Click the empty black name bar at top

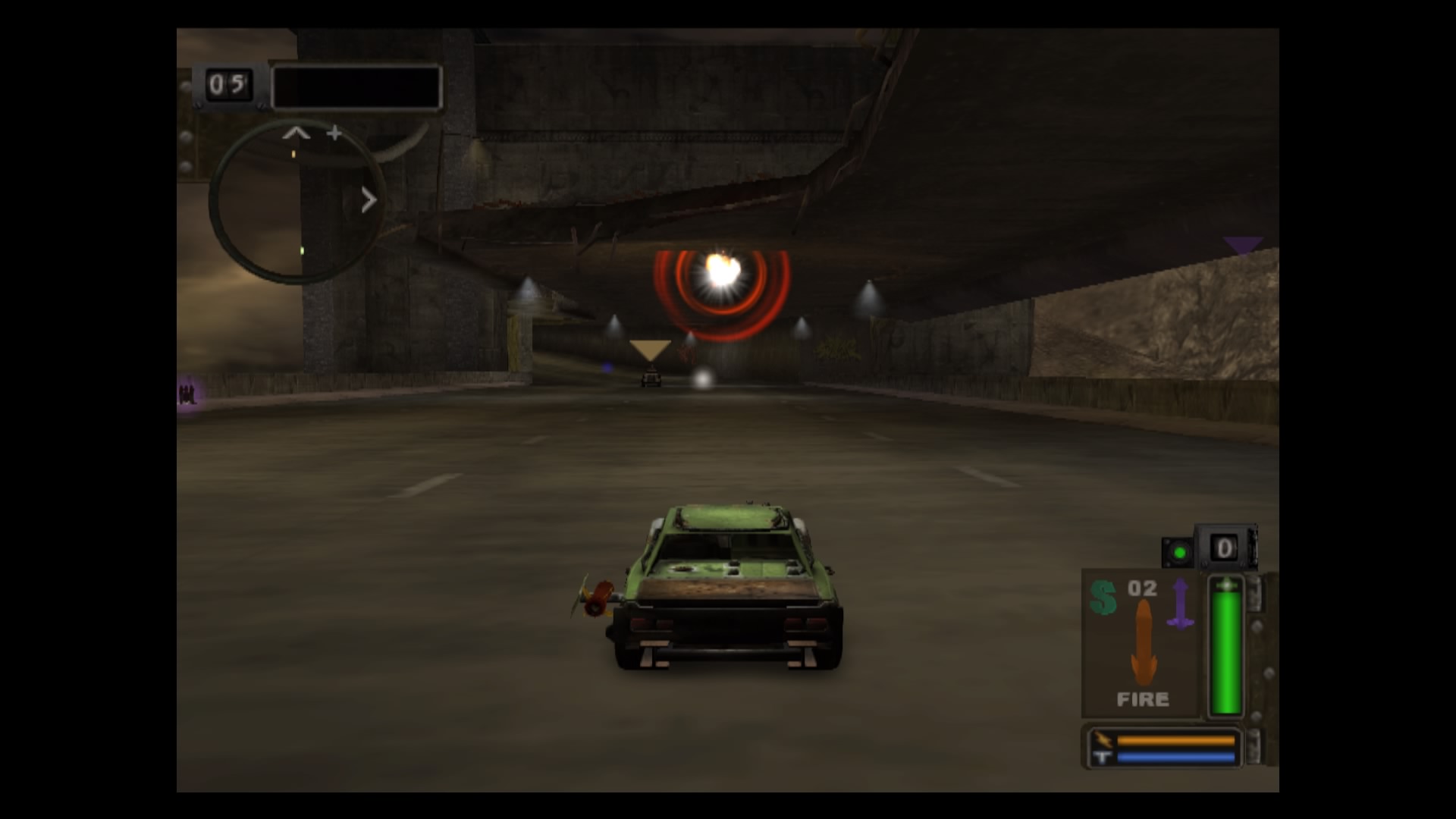pyautogui.click(x=356, y=87)
